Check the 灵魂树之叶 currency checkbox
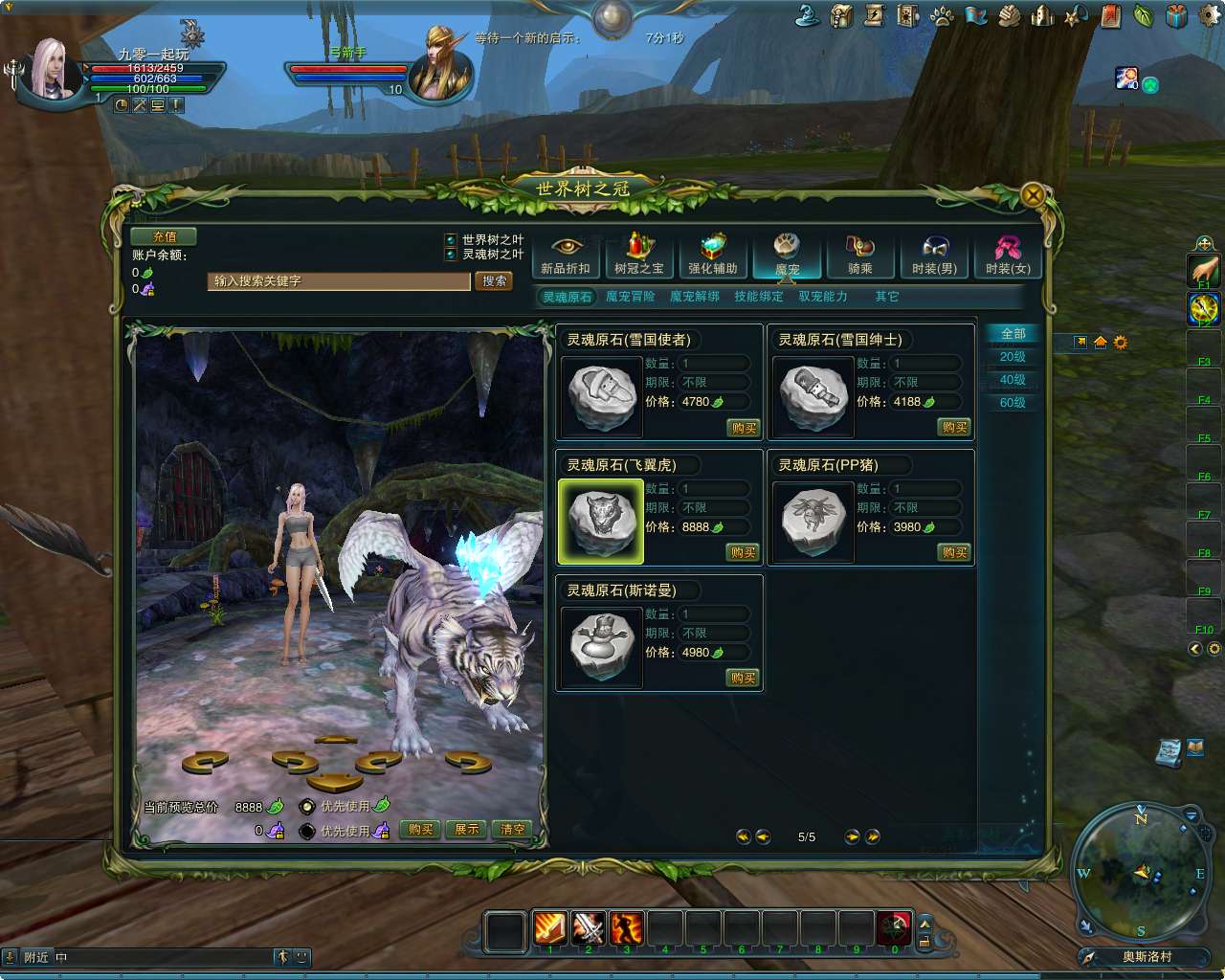Image resolution: width=1225 pixels, height=980 pixels. click(x=450, y=255)
